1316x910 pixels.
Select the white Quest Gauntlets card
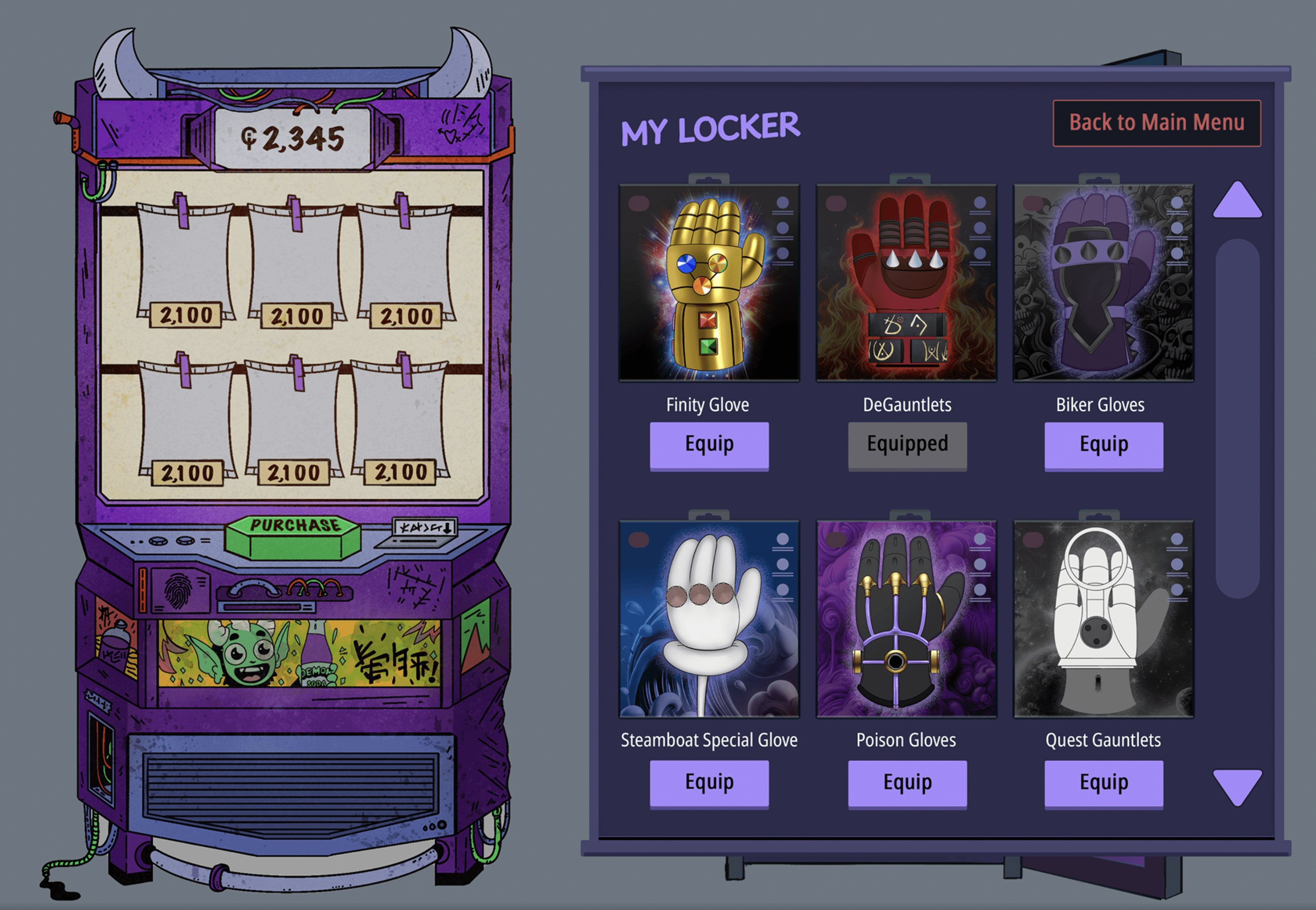(x=1103, y=619)
